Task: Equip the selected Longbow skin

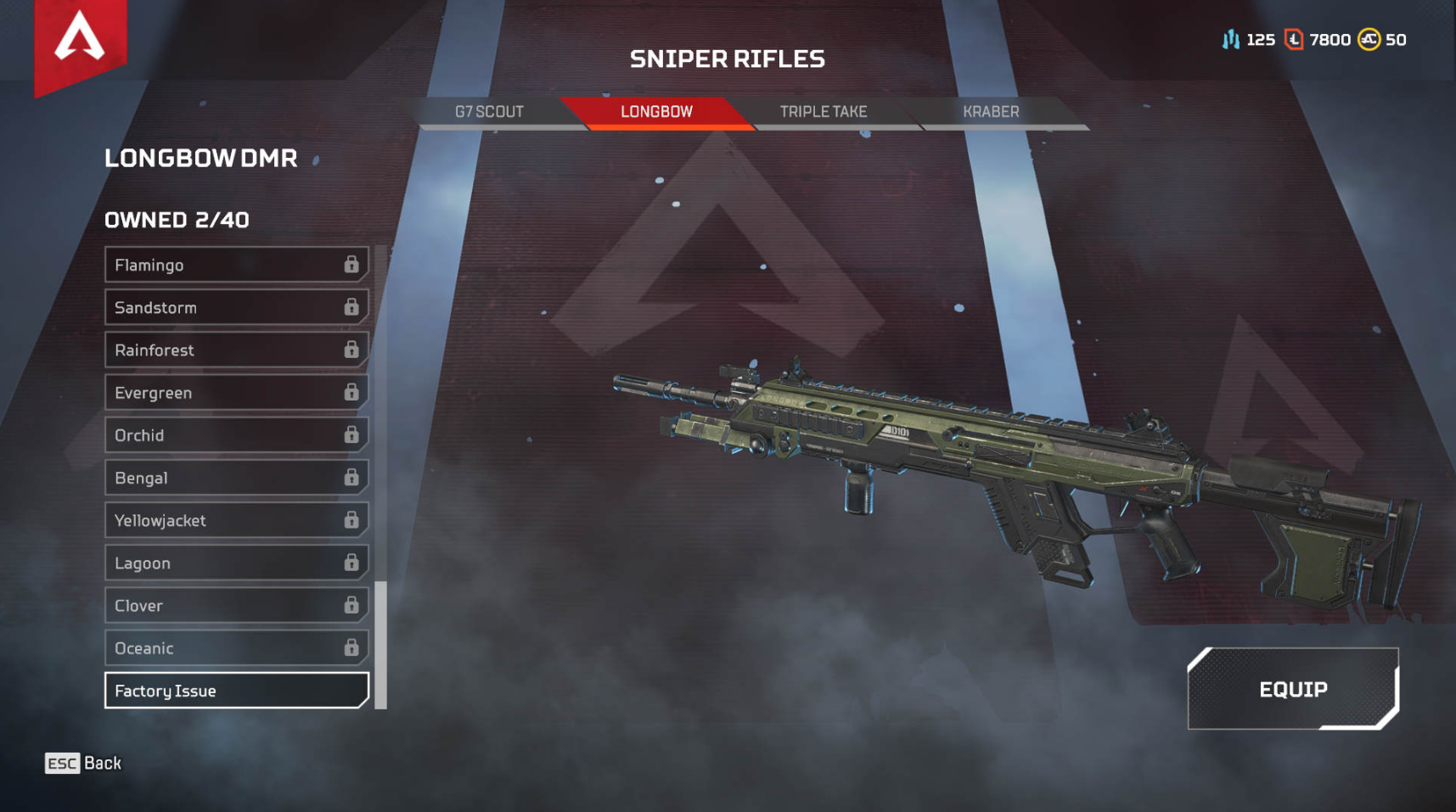Action: pyautogui.click(x=1292, y=689)
